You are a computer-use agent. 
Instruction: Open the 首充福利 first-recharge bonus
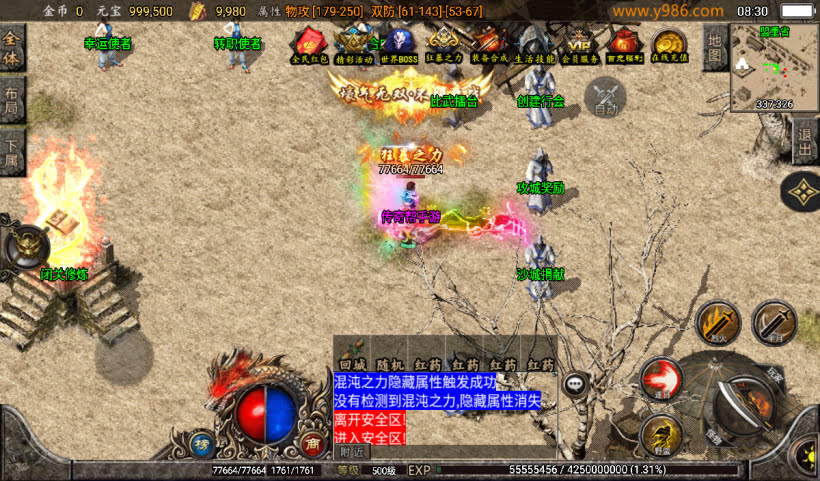pyautogui.click(x=625, y=44)
